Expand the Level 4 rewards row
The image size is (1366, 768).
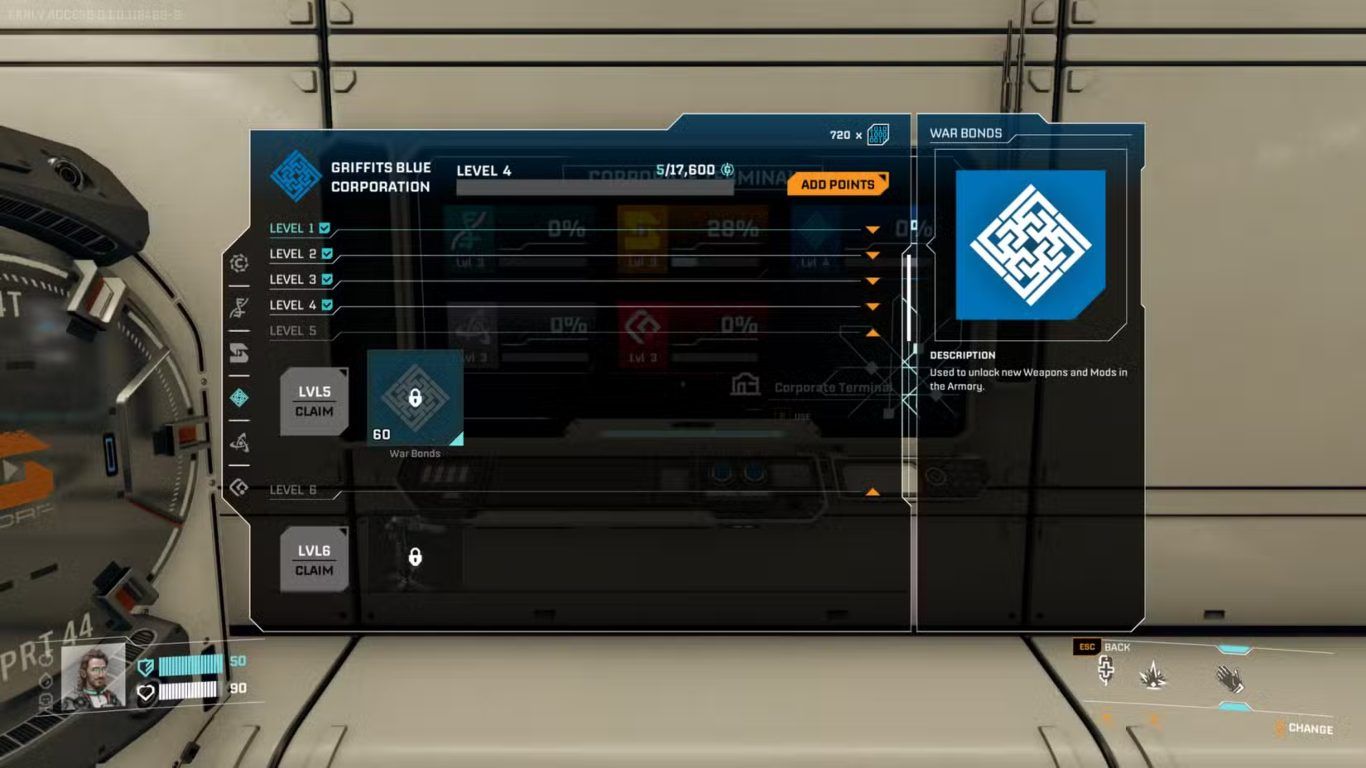(872, 307)
